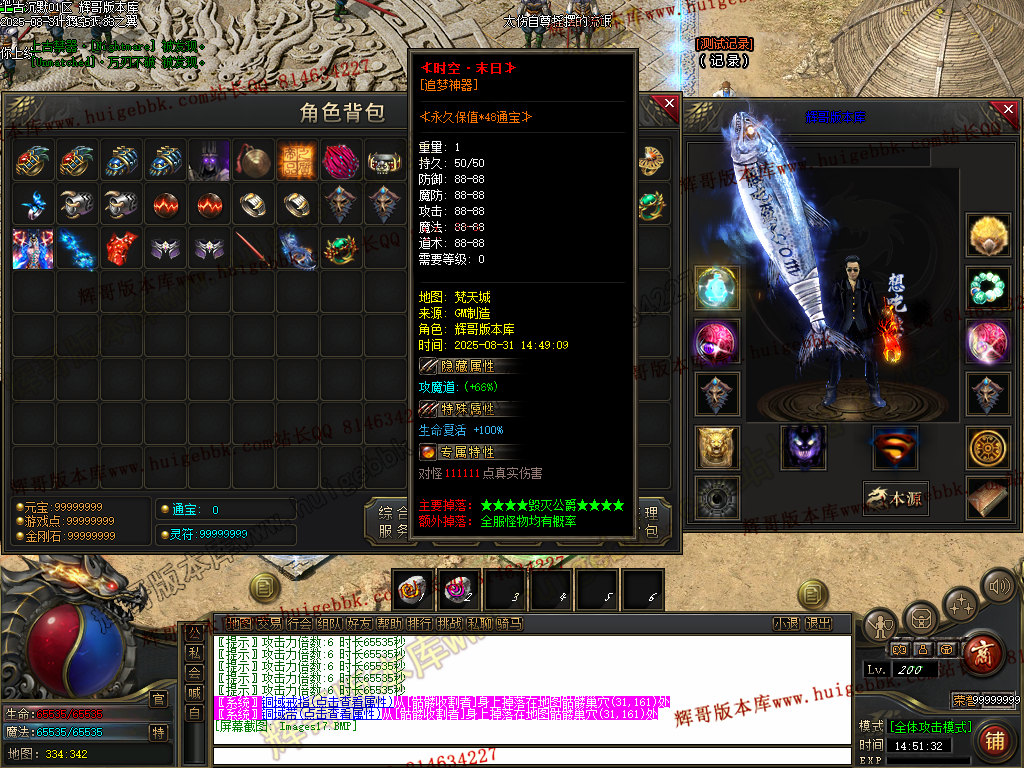Select the red armor item in backpack
Screen dimensions: 1024x768
[x=122, y=248]
